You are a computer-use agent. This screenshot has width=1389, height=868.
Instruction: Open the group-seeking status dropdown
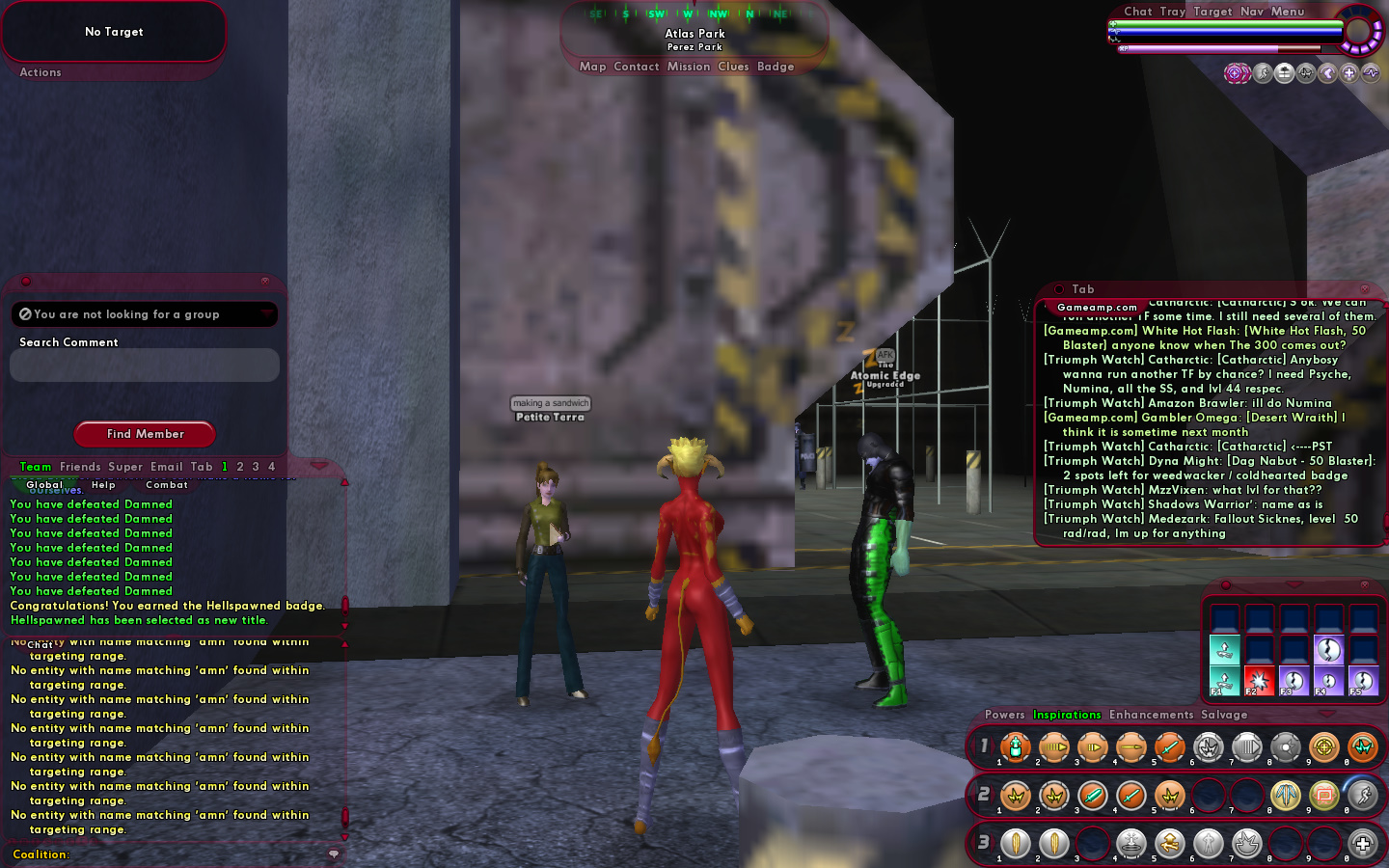265,314
